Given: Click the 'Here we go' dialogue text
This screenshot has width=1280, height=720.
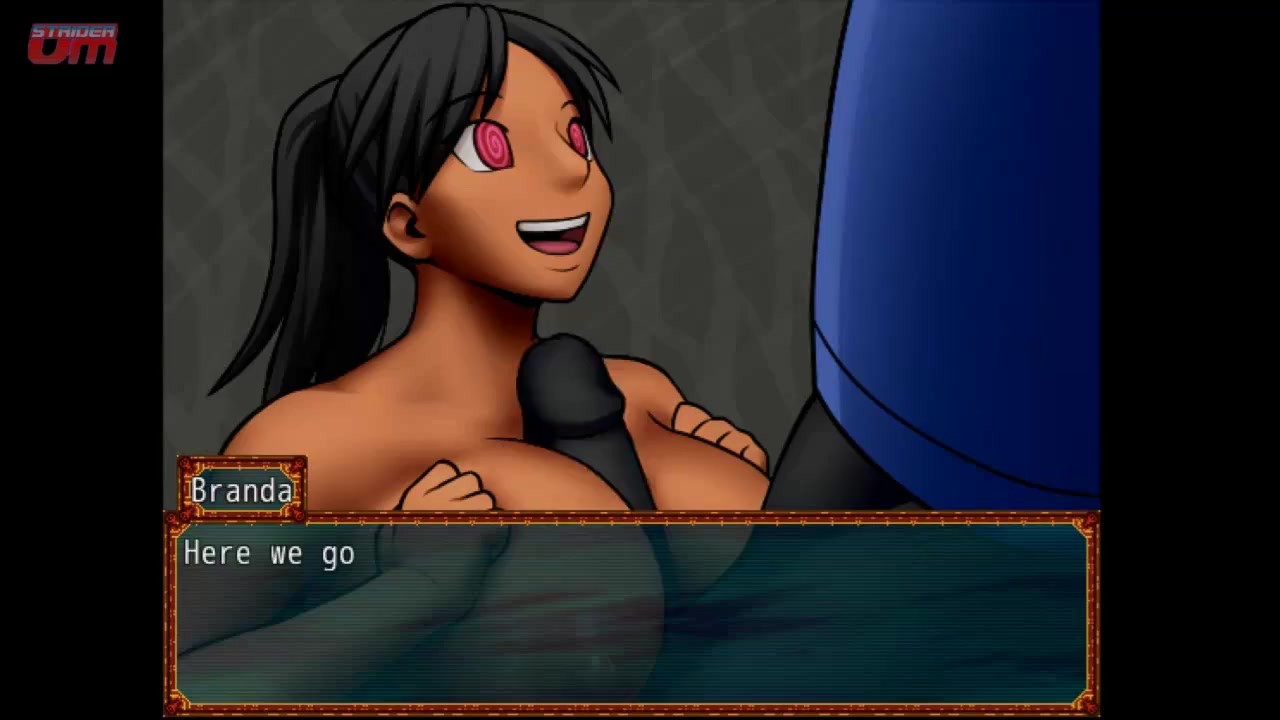Looking at the screenshot, I should (268, 553).
